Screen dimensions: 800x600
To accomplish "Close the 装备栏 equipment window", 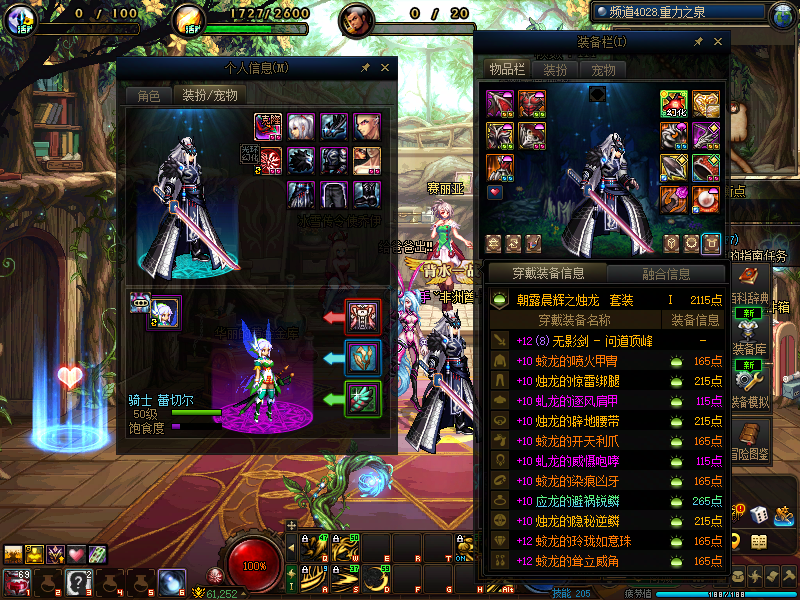I will tap(717, 42).
